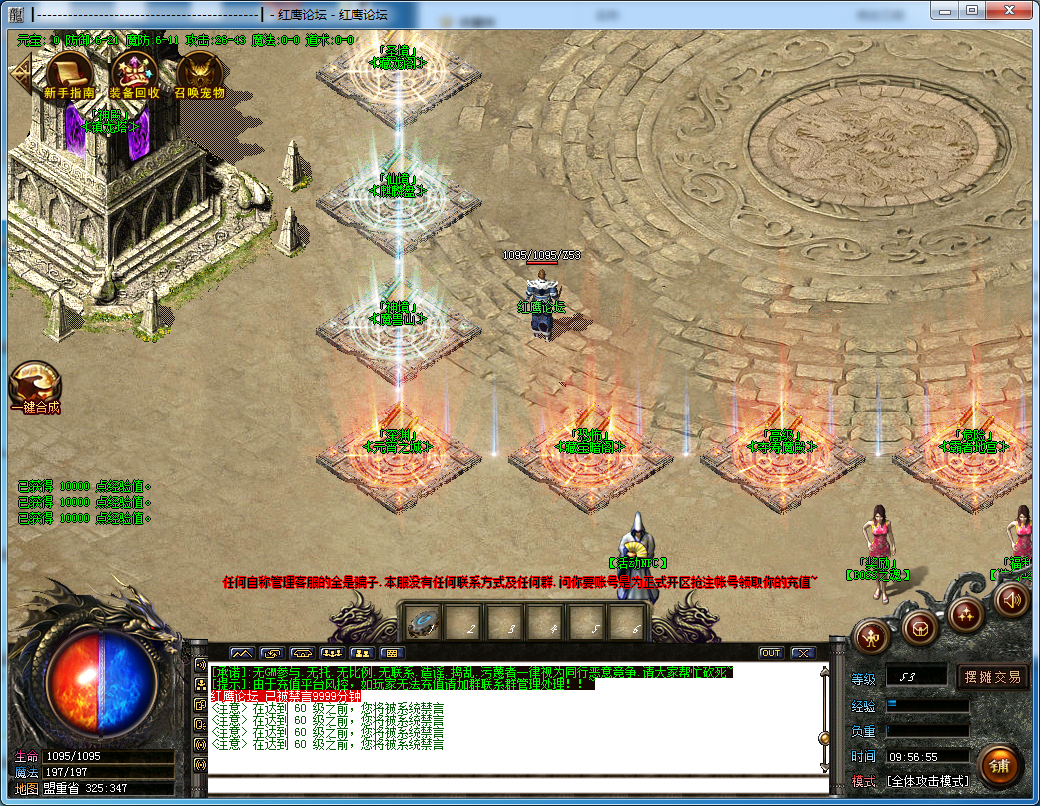The image size is (1040, 806).
Task: Click the 召唤宠物 summon pet icon
Action: point(199,71)
